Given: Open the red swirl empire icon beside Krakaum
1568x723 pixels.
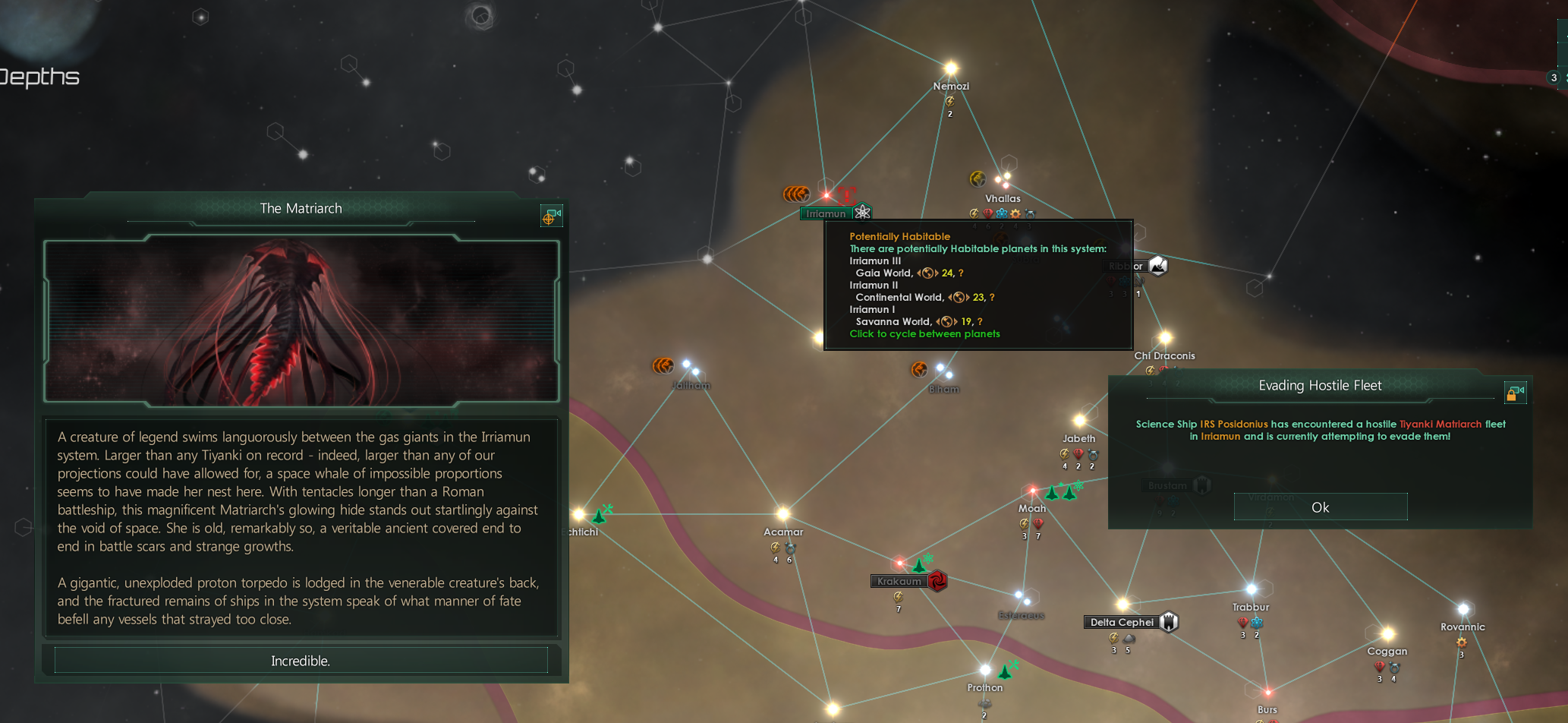Looking at the screenshot, I should (x=937, y=581).
